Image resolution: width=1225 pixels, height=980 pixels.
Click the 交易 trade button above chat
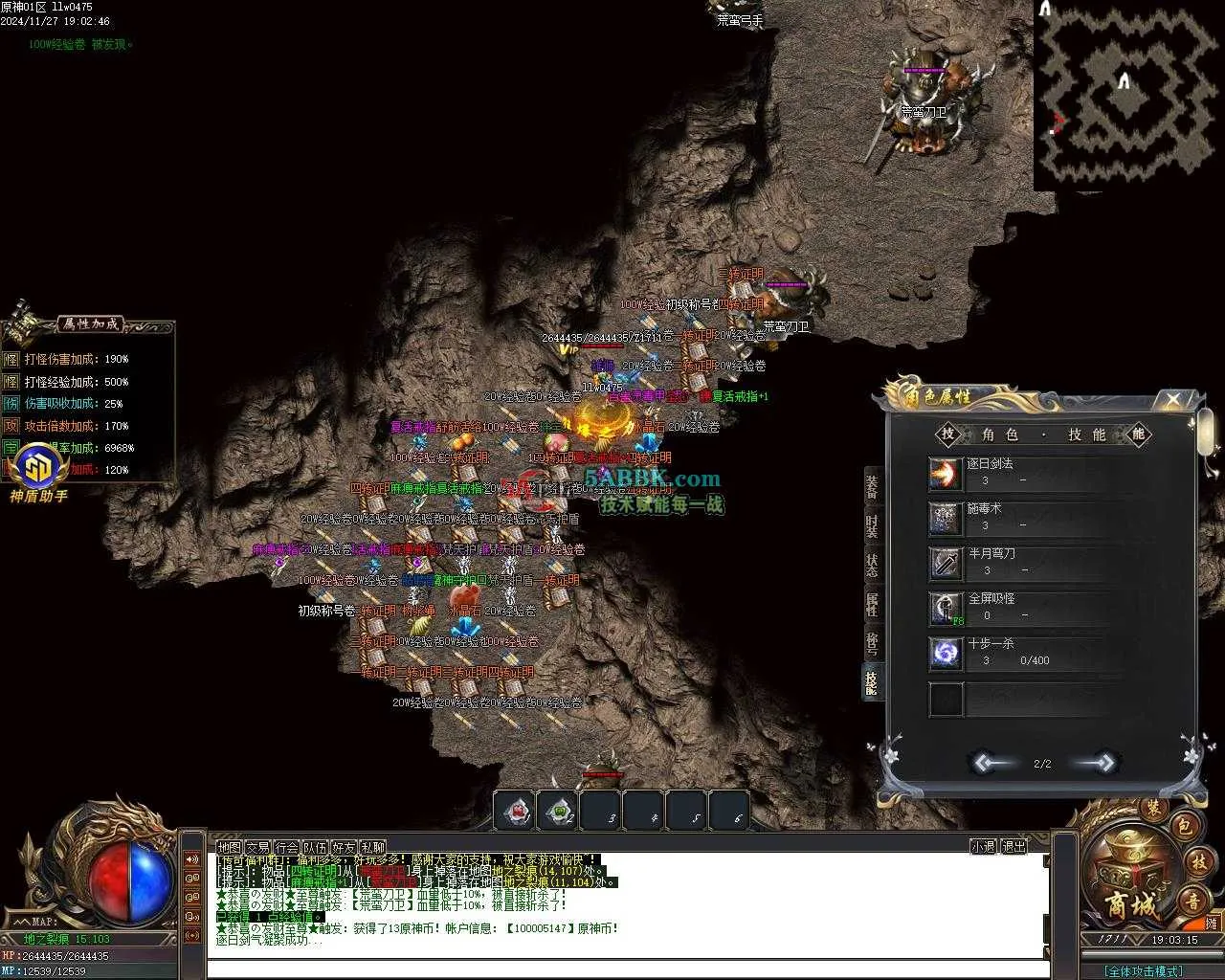click(x=257, y=847)
